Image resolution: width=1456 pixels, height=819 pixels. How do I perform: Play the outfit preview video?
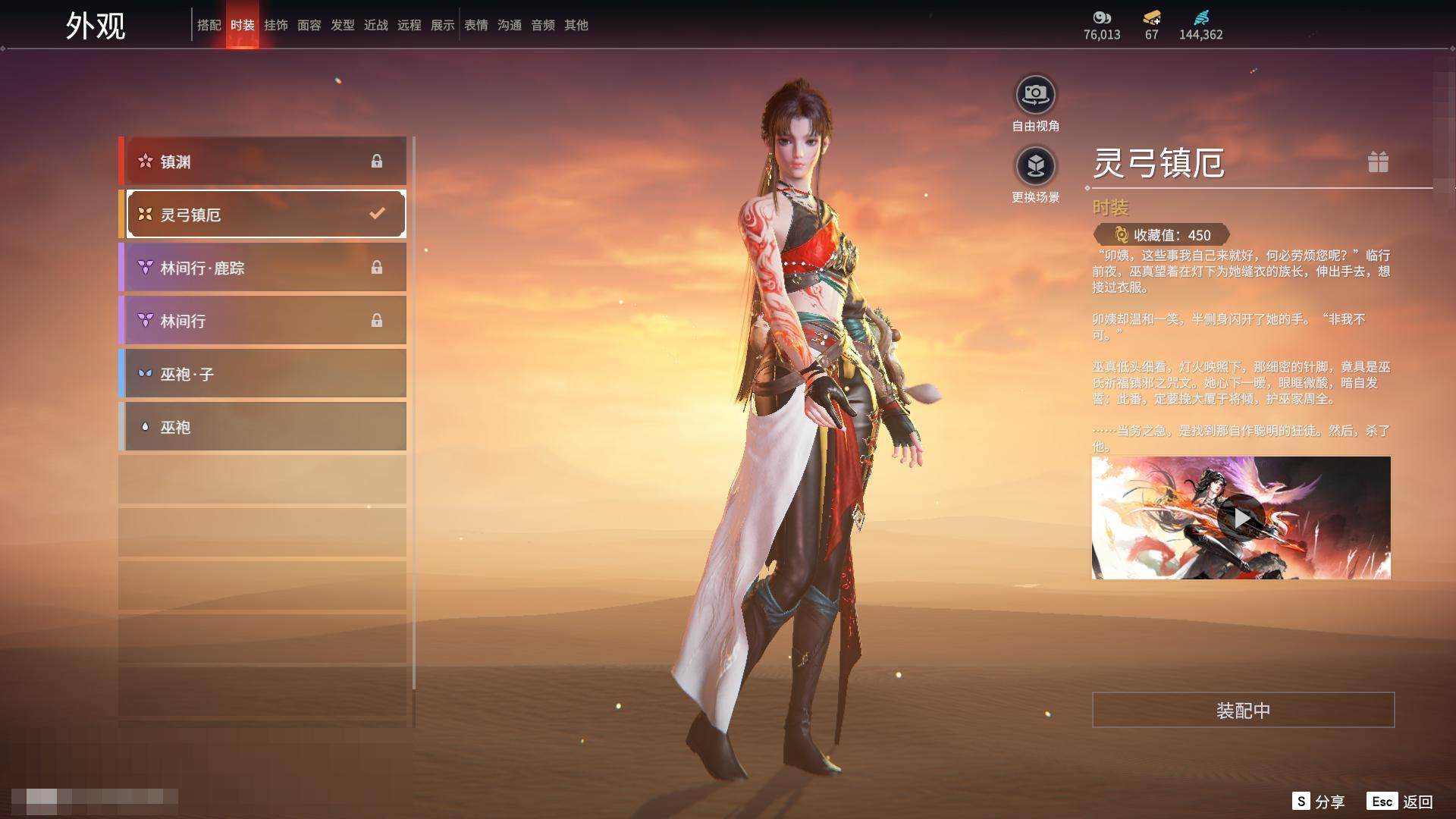[x=1241, y=518]
